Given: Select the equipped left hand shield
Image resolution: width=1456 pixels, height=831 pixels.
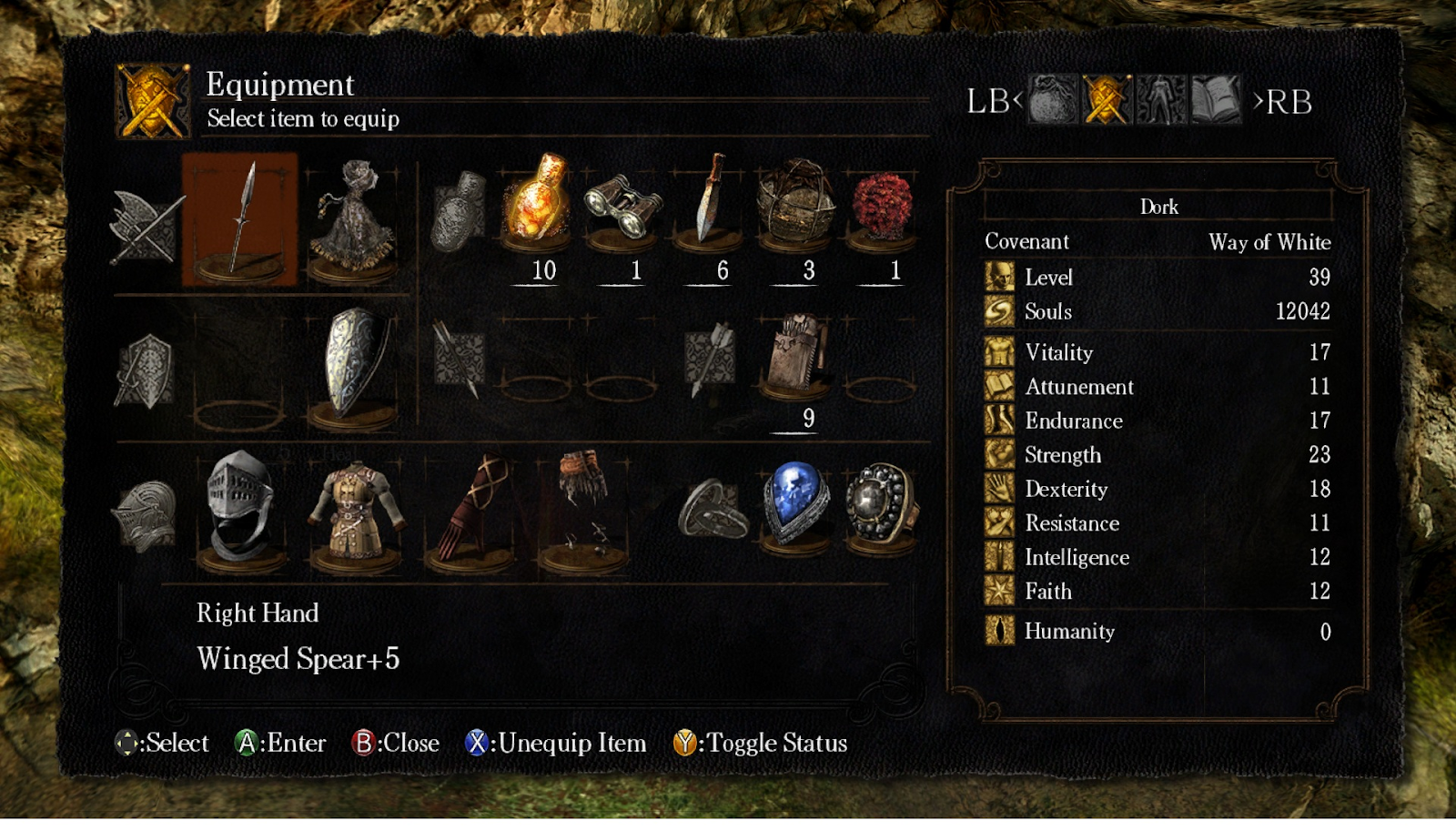Looking at the screenshot, I should point(354,364).
